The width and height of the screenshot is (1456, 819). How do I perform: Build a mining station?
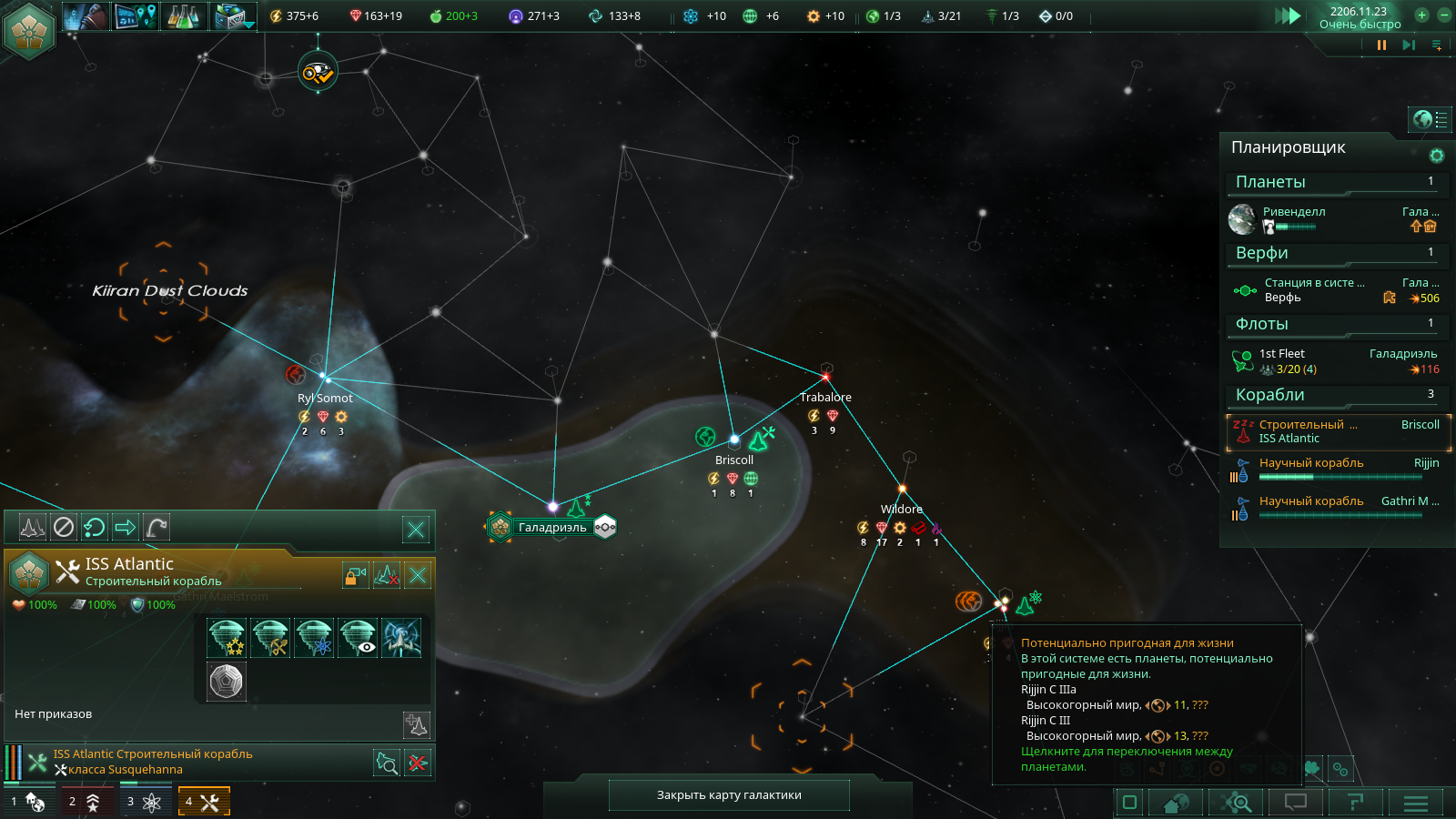(270, 638)
